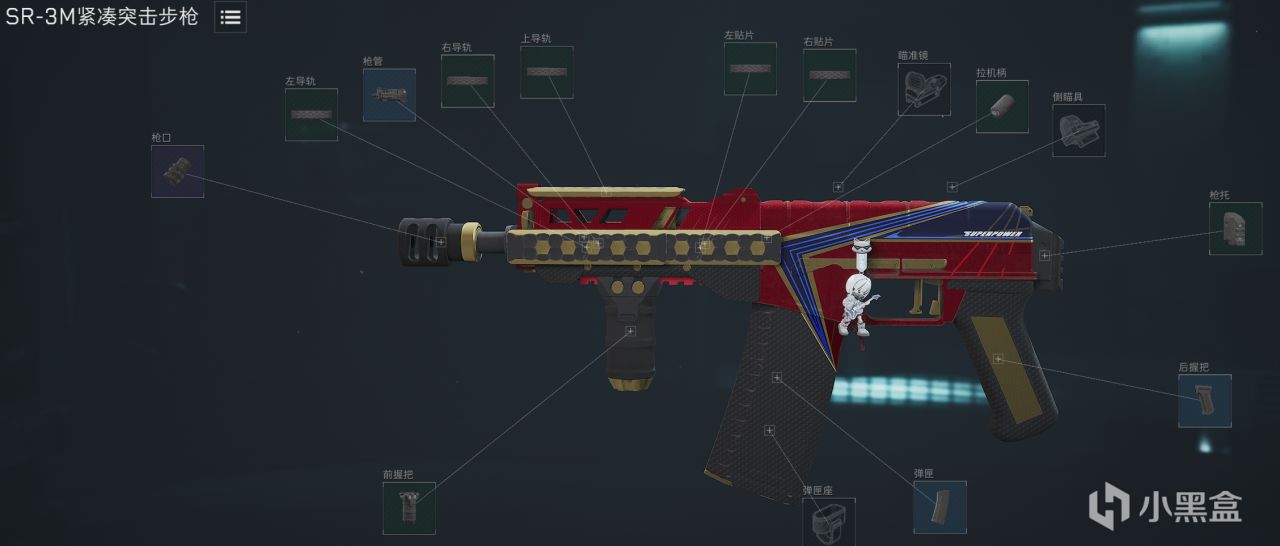Select the 枪口 muzzle attachment slot

pyautogui.click(x=177, y=171)
